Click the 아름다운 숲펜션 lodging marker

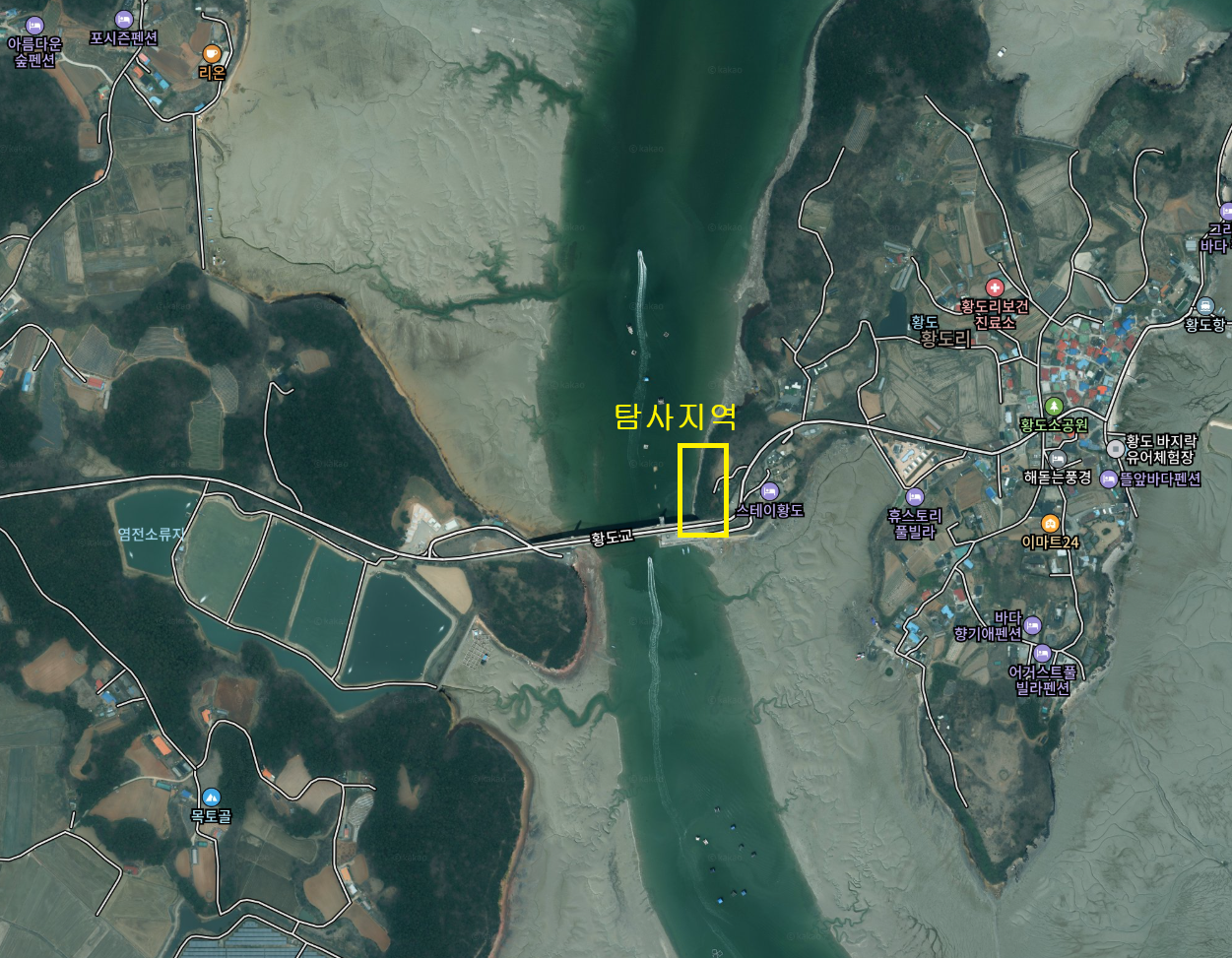(x=34, y=25)
